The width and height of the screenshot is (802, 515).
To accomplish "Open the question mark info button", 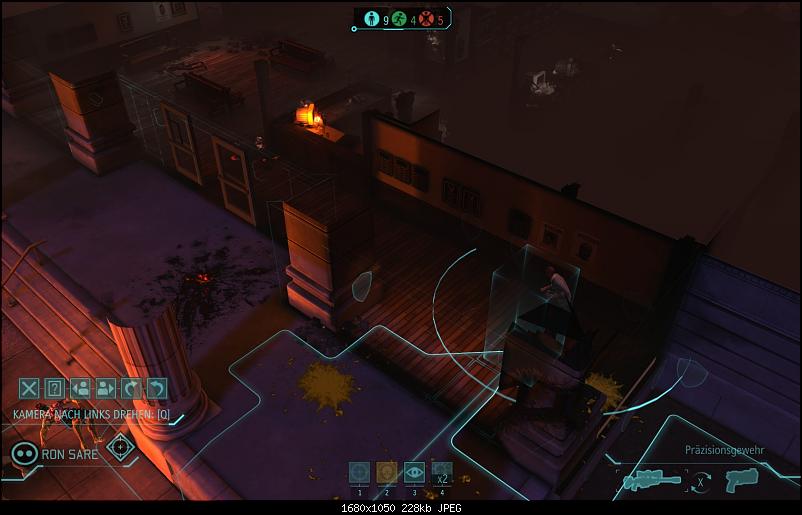I will pos(56,389).
